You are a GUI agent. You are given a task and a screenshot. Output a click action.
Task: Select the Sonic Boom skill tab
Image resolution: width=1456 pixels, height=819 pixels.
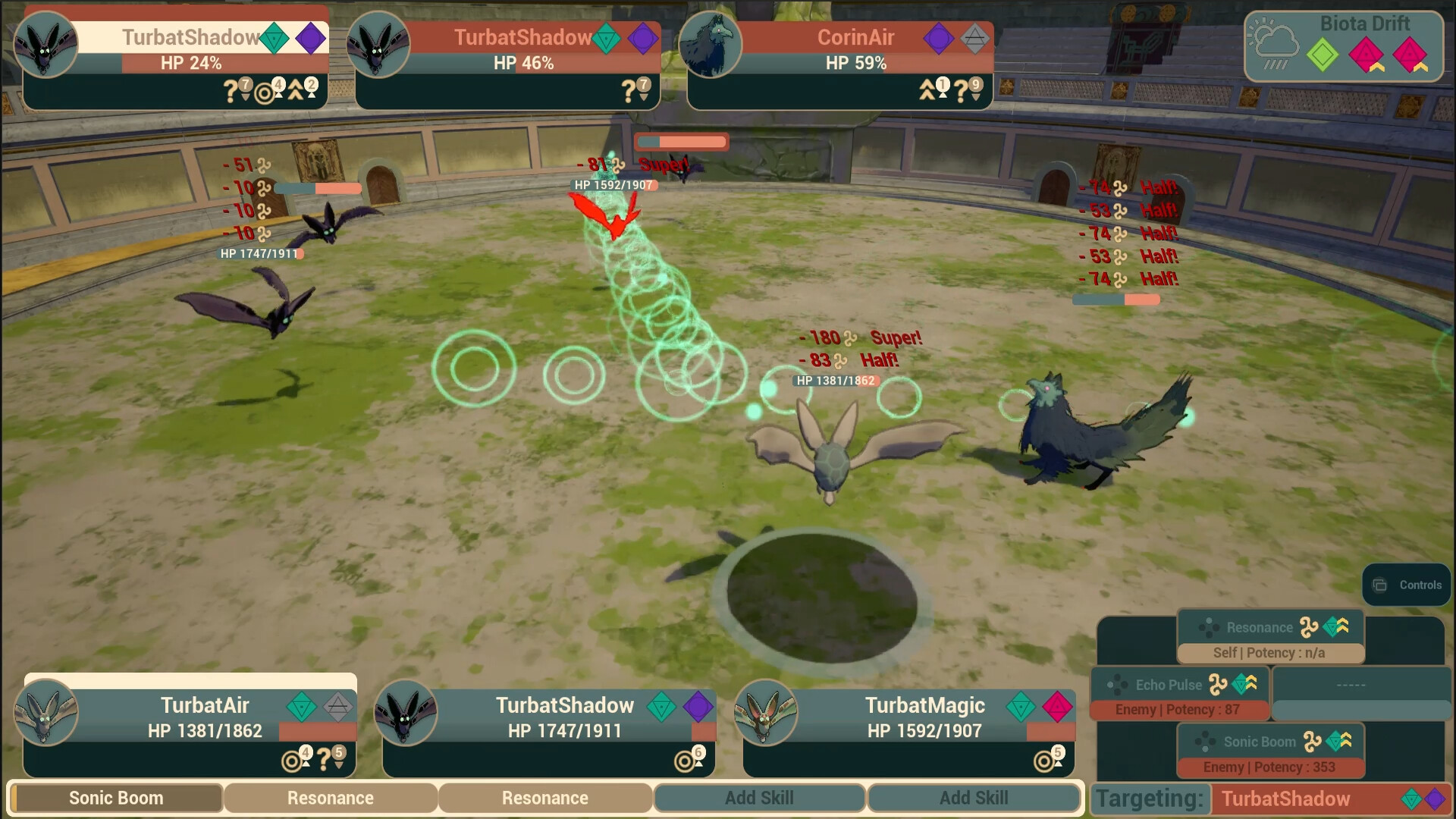pos(115,798)
